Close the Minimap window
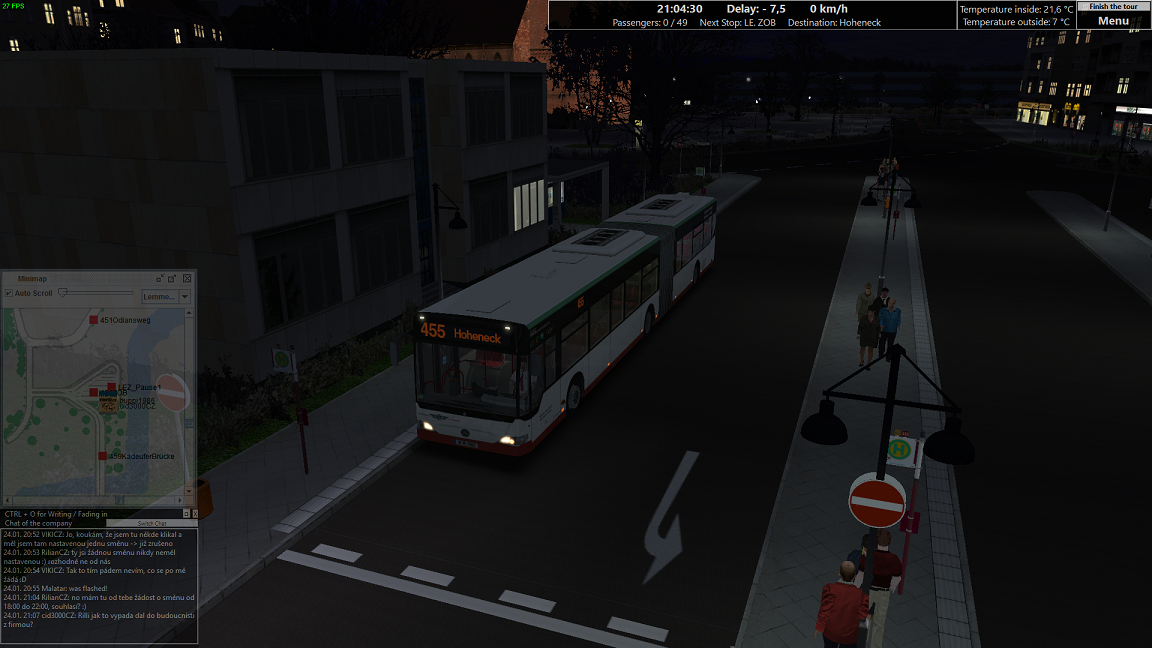Image resolution: width=1152 pixels, height=648 pixels. tap(187, 278)
